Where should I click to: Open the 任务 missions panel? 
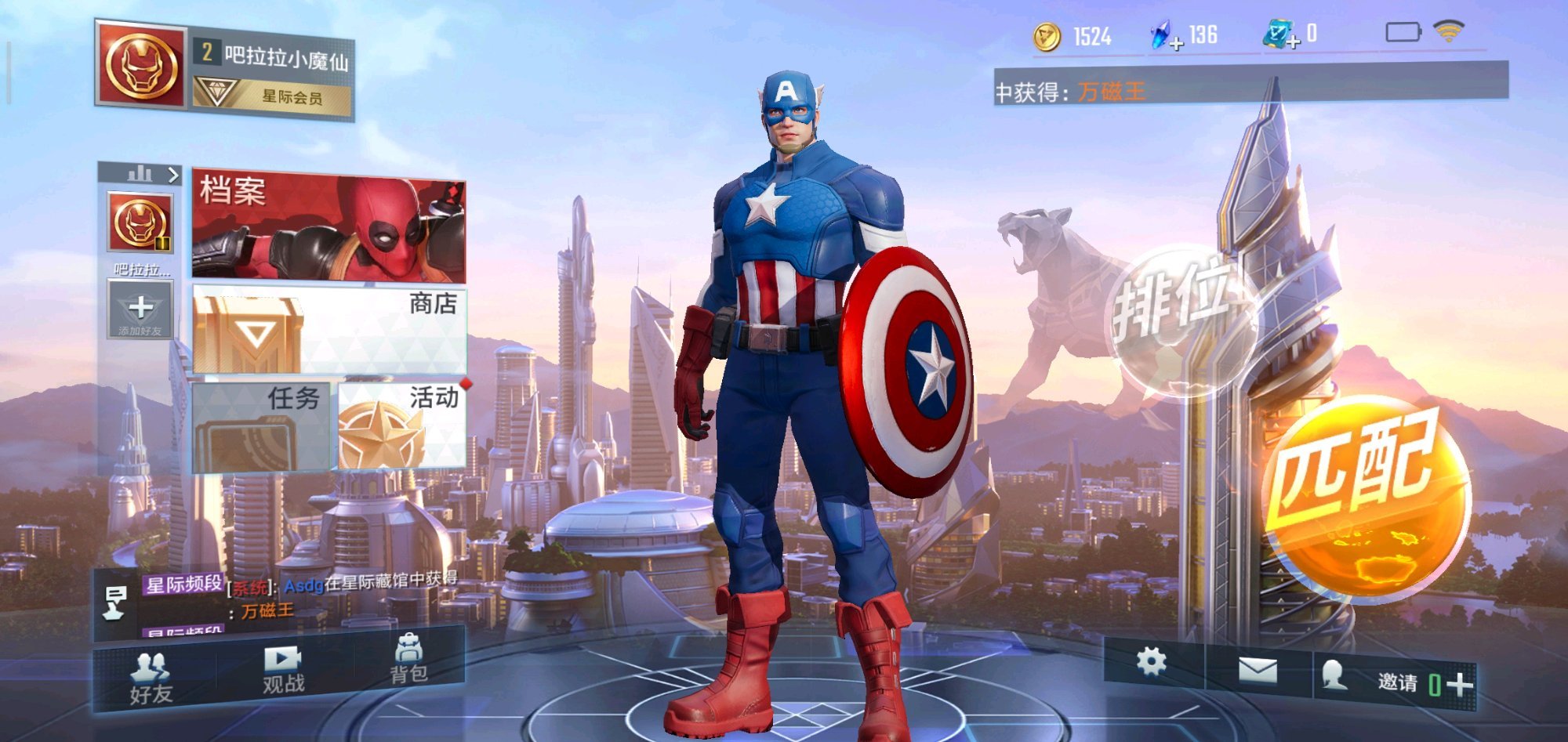pyautogui.click(x=261, y=426)
